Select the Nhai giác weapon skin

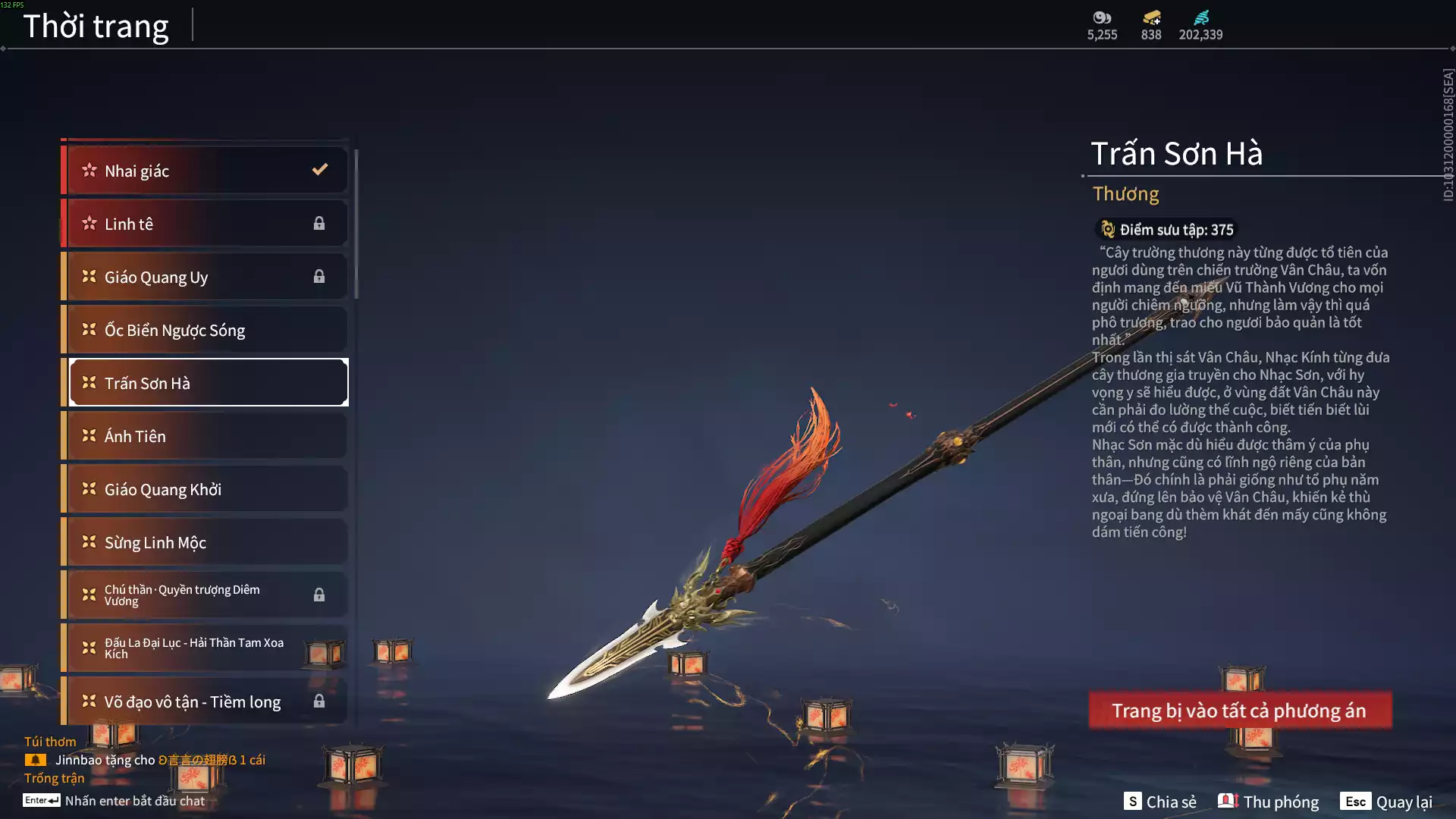point(205,171)
